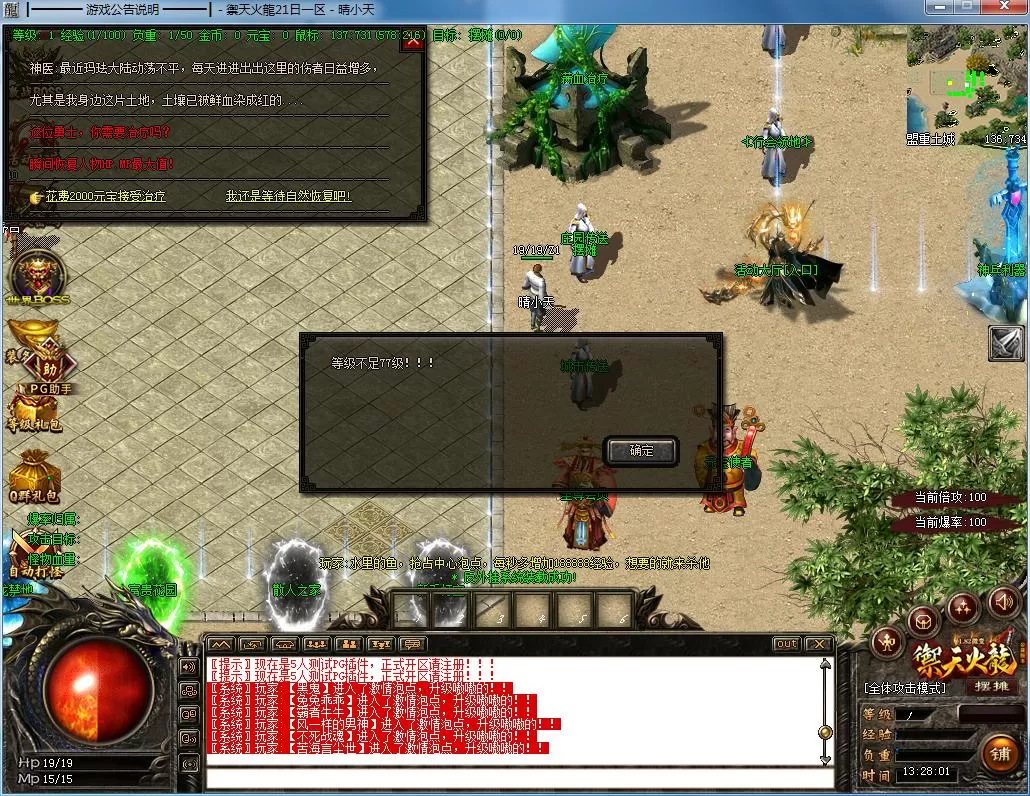Close the game window

1007,8
